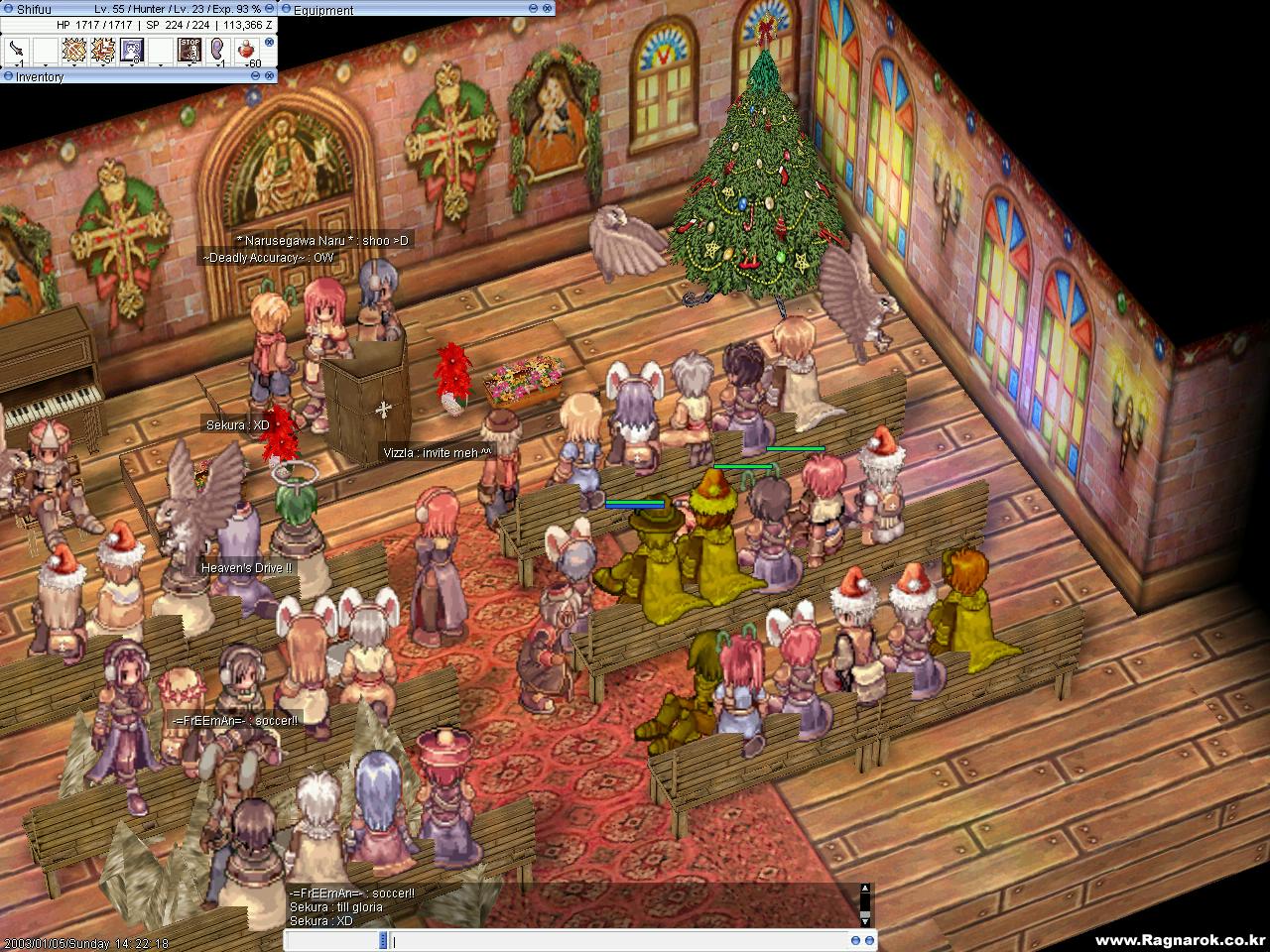This screenshot has width=1270, height=952.
Task: Use the red potion hotkey slot
Action: click(246, 50)
